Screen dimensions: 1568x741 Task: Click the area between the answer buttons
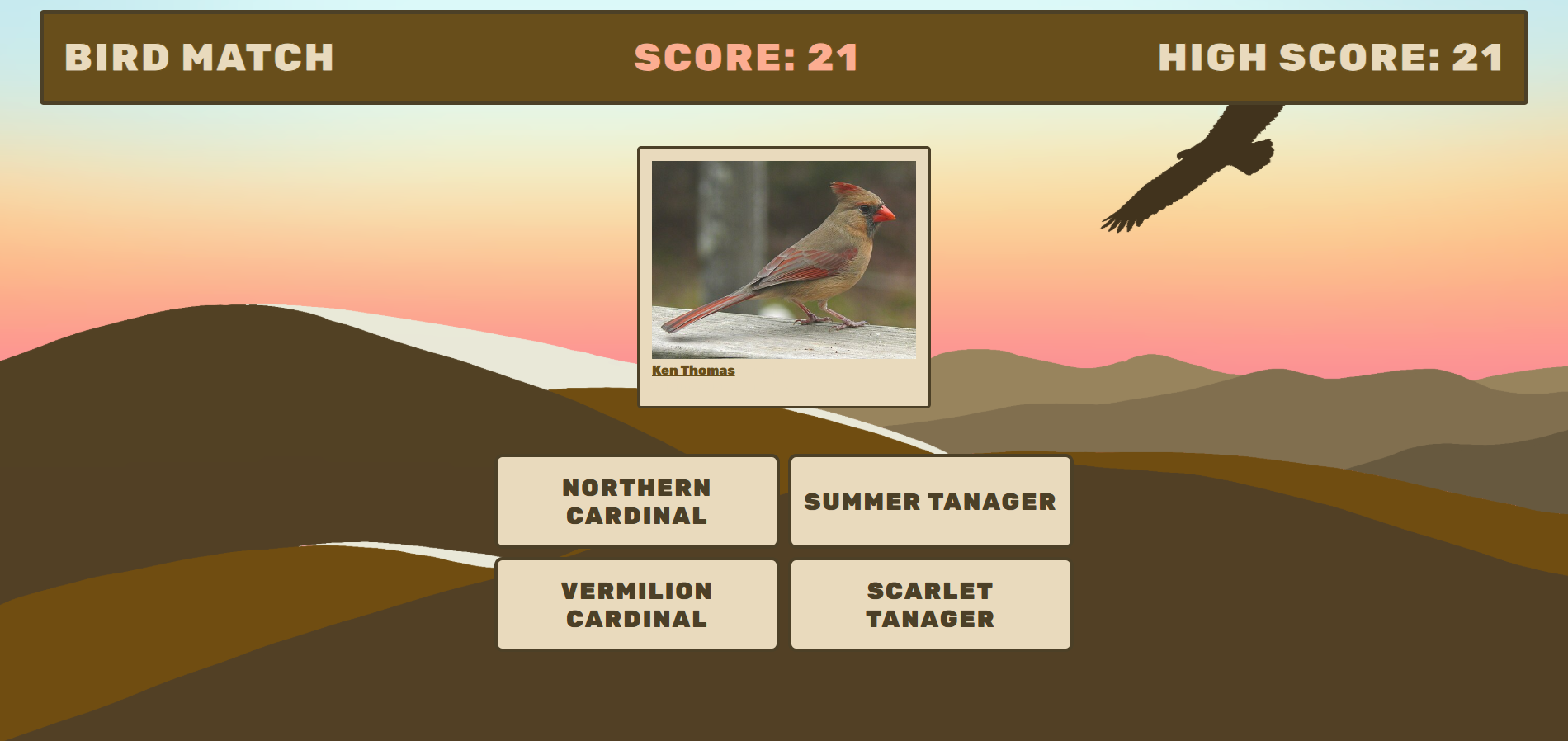[x=783, y=553]
